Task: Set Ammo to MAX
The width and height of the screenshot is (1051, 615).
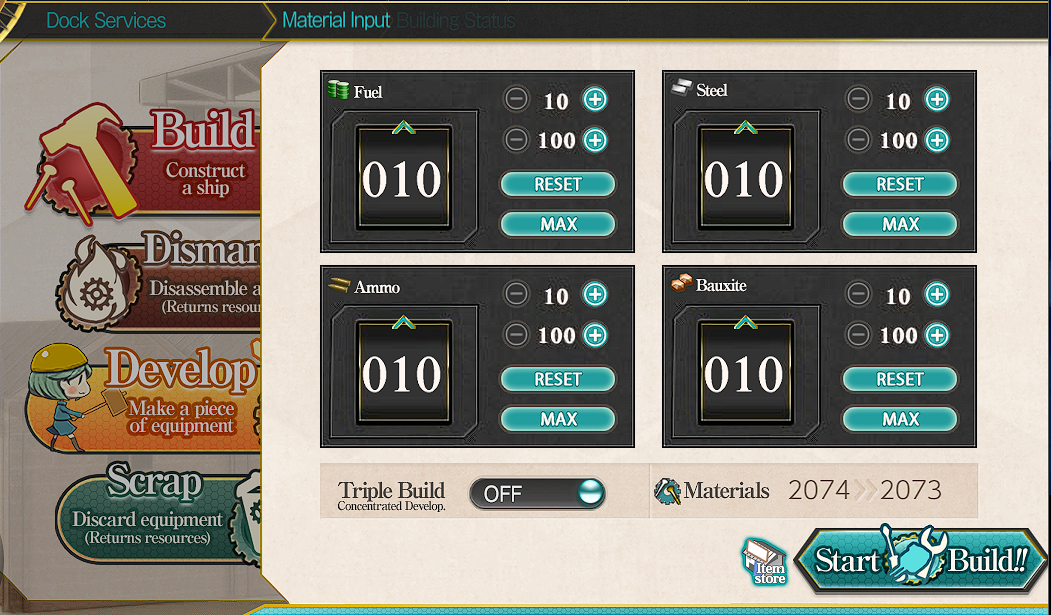Action: coord(558,419)
